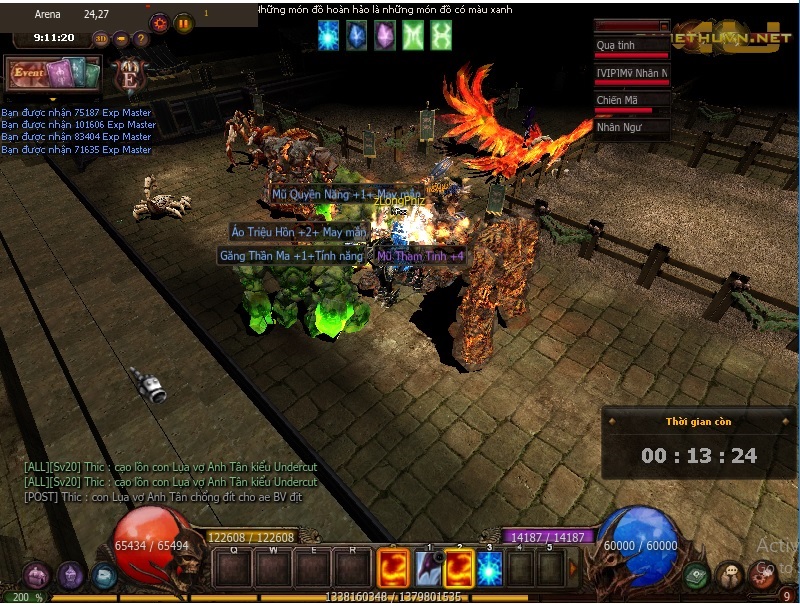Open the green book icon
This screenshot has width=800, height=604.
click(x=697, y=576)
